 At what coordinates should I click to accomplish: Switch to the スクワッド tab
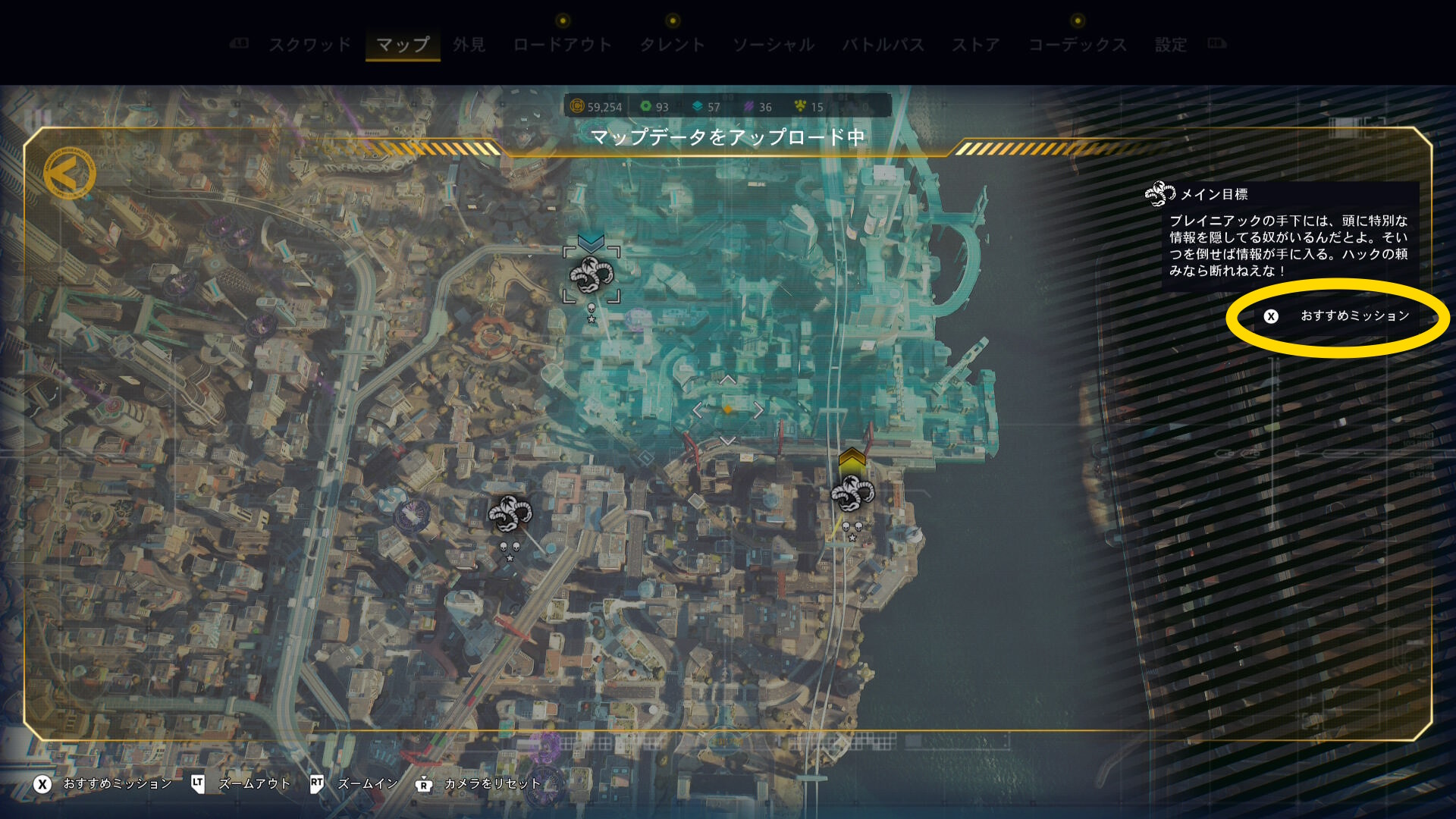(x=309, y=45)
